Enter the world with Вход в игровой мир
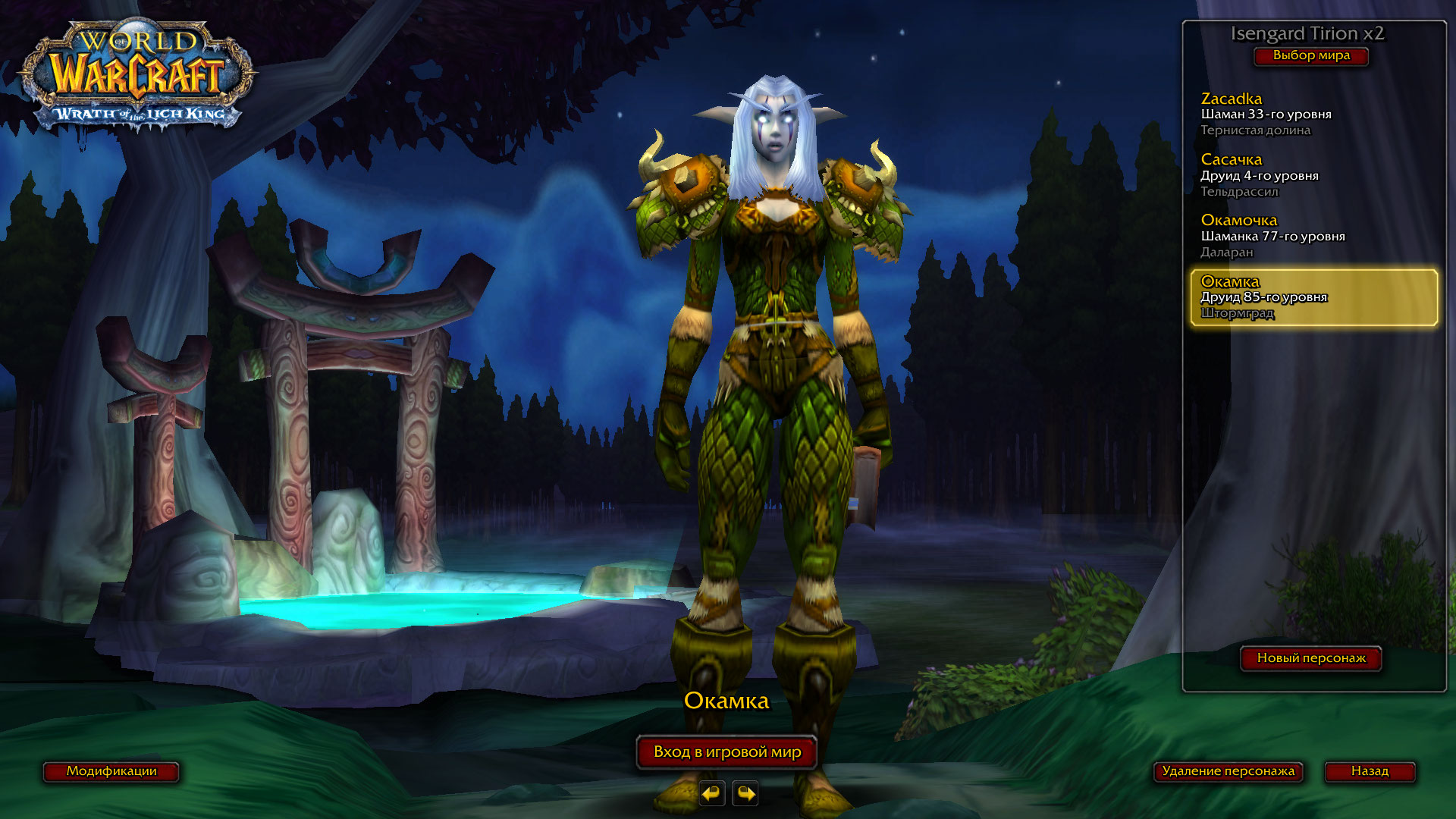This screenshot has width=1456, height=819. tap(726, 752)
